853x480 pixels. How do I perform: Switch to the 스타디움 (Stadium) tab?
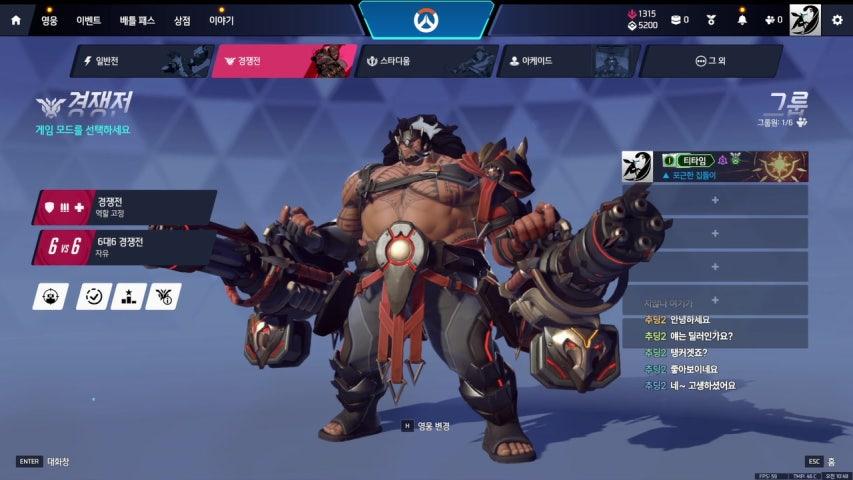424,61
